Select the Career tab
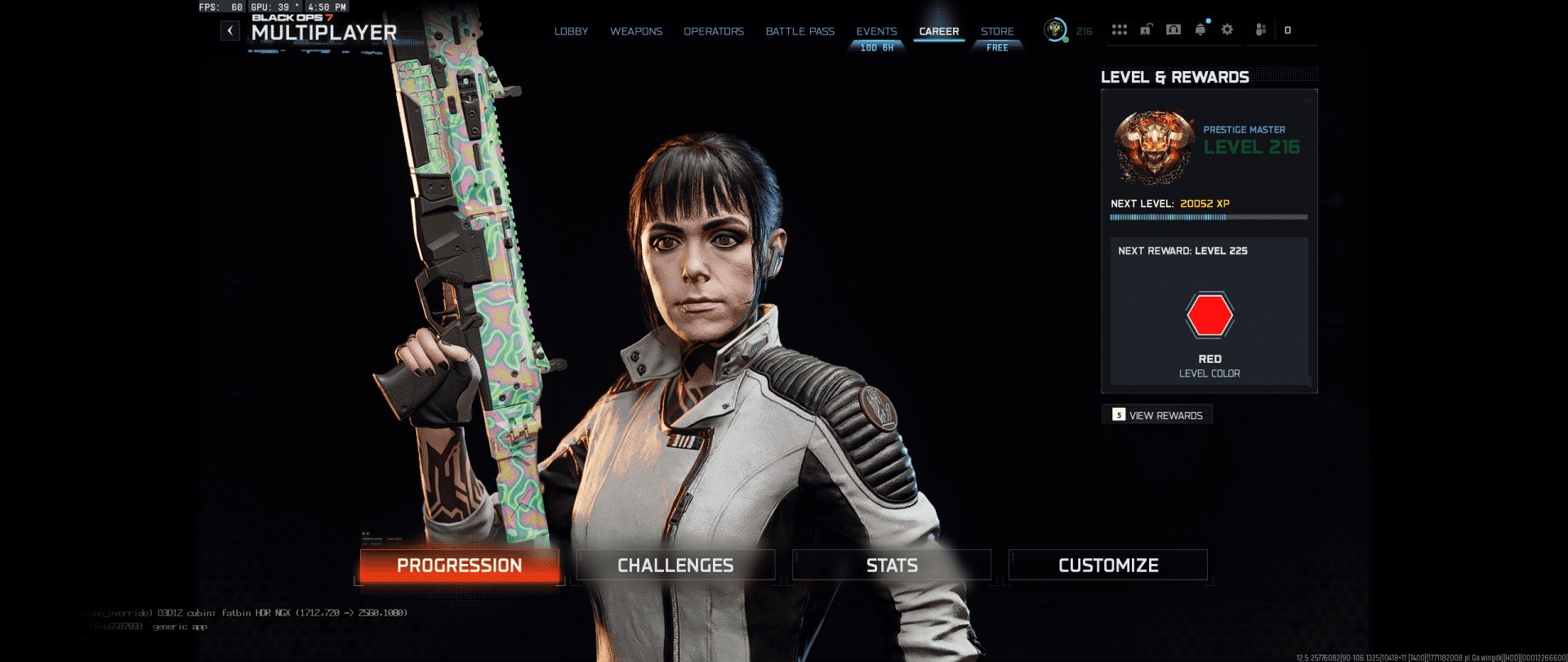This screenshot has width=1568, height=662. [939, 32]
